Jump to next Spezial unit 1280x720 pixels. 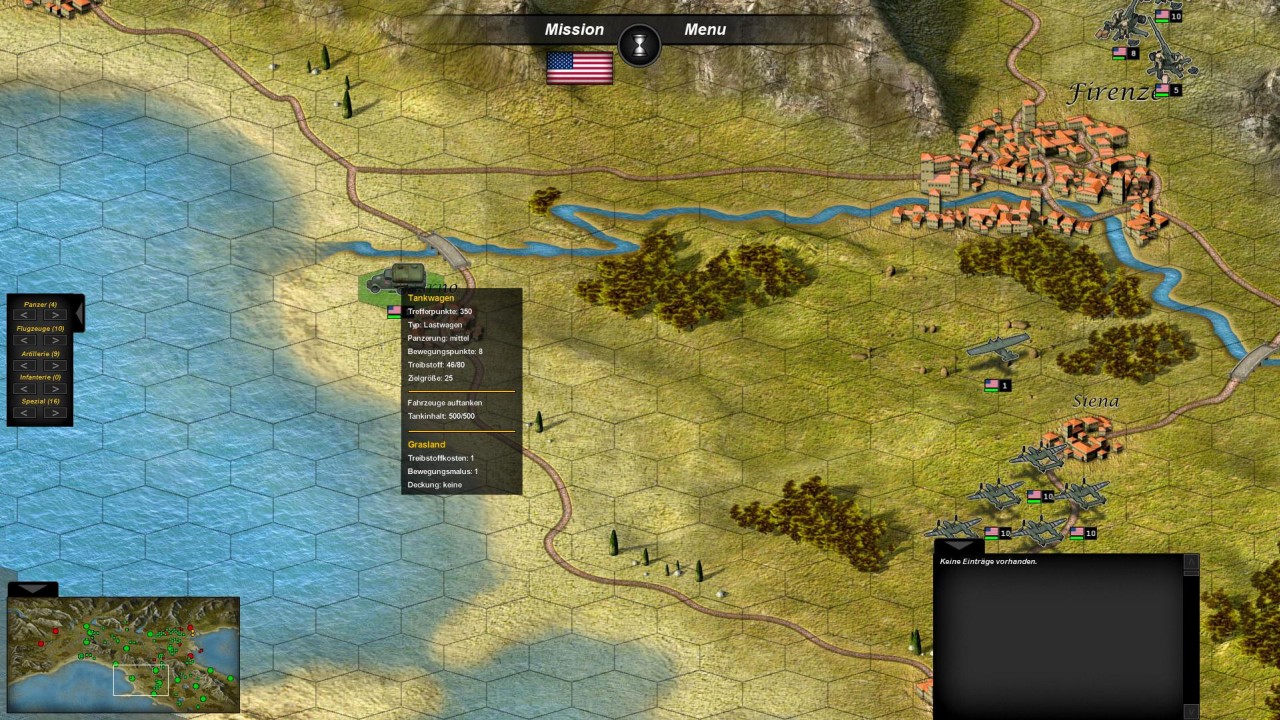pyautogui.click(x=54, y=413)
